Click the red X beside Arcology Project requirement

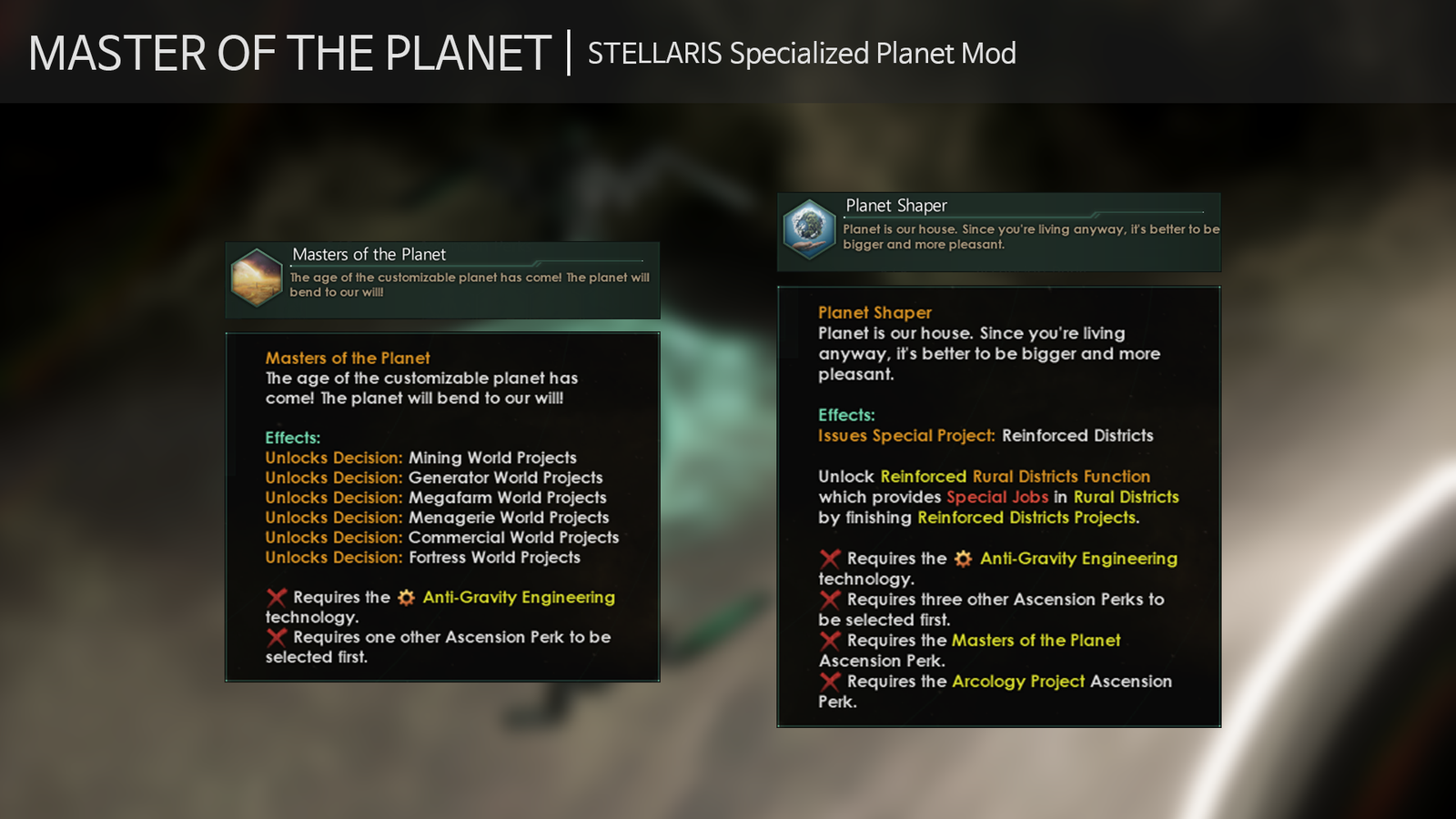(x=829, y=681)
